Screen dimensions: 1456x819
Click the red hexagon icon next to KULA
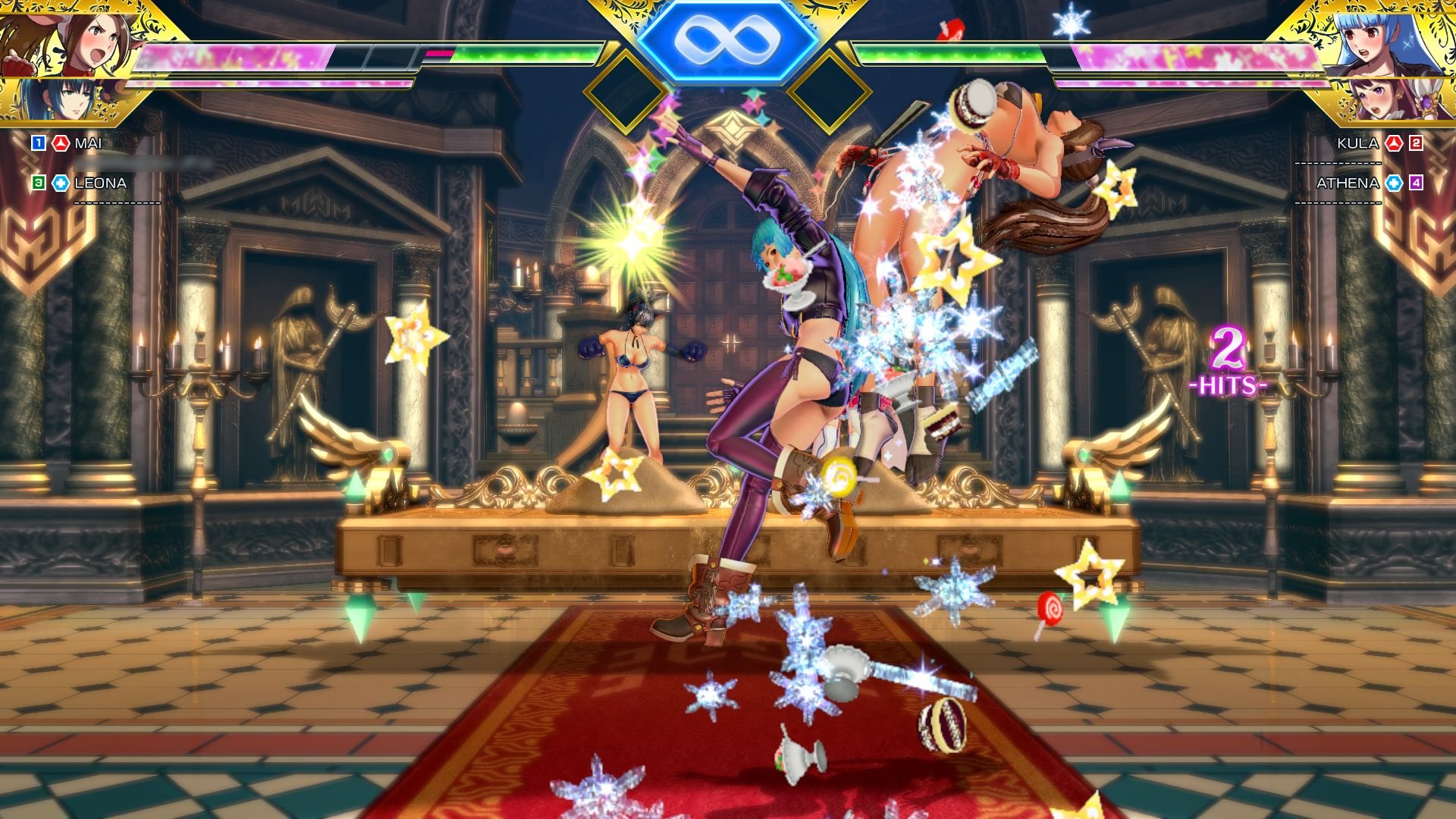1394,143
